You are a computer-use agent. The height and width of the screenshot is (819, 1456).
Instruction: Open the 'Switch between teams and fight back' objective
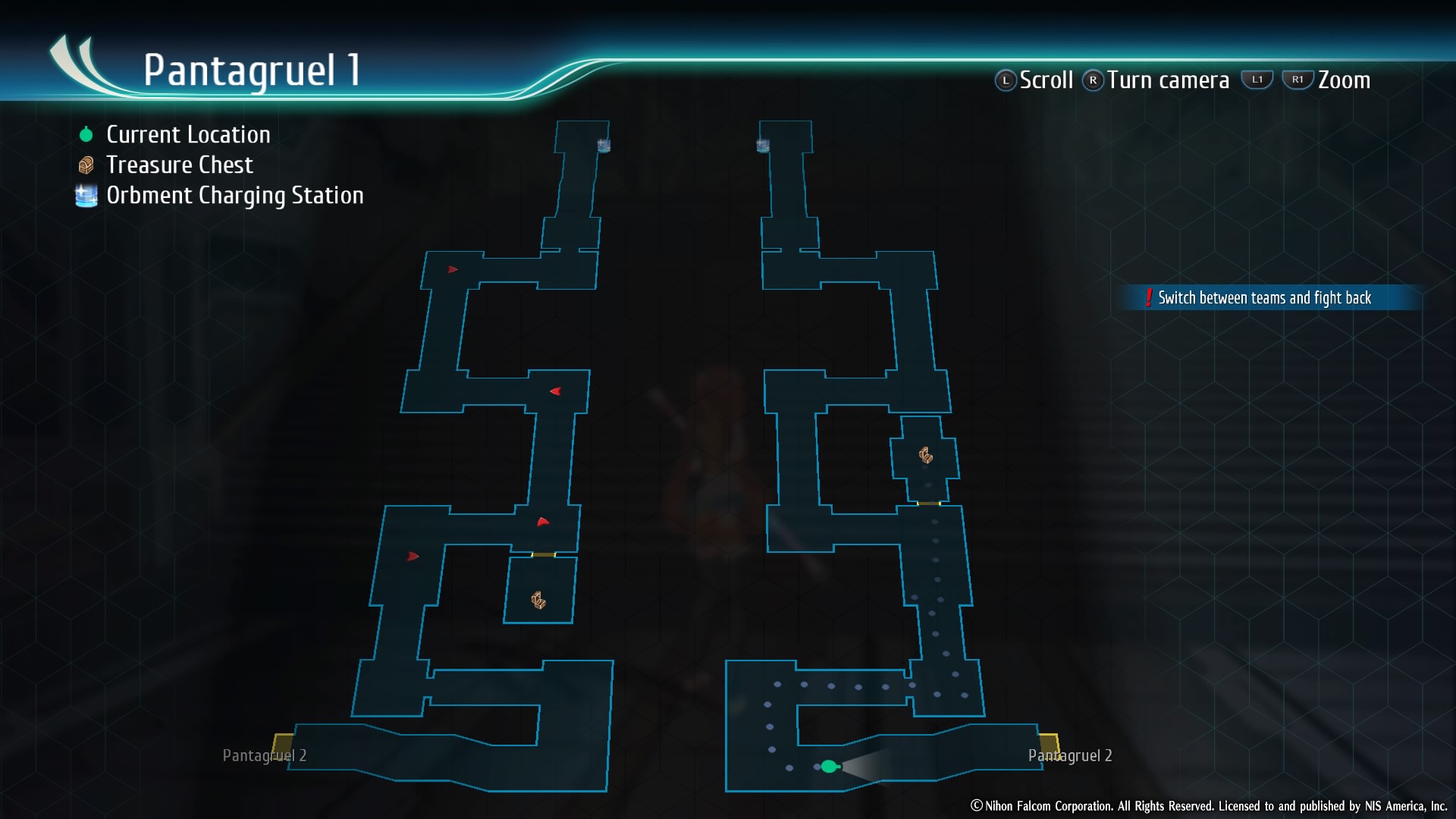(x=1263, y=298)
